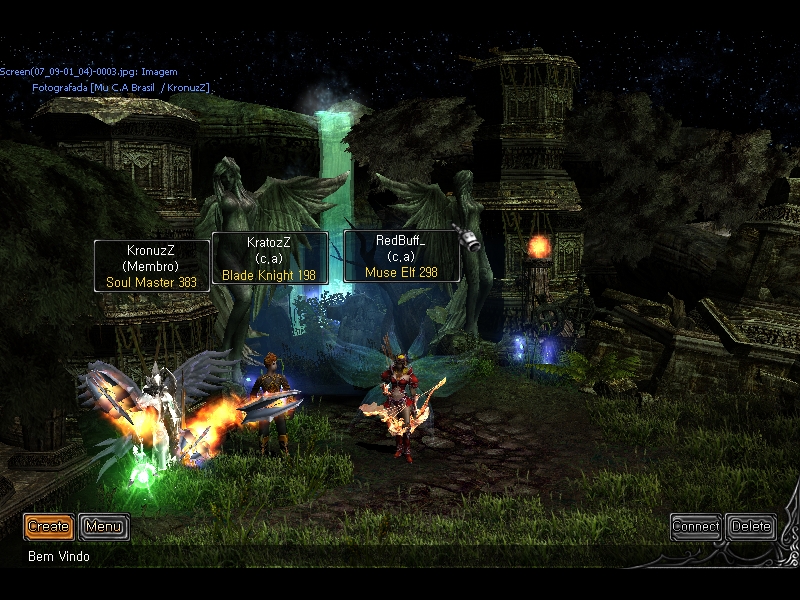Select the KronuzZ Soul Master character card
800x600 pixels.
pyautogui.click(x=152, y=266)
